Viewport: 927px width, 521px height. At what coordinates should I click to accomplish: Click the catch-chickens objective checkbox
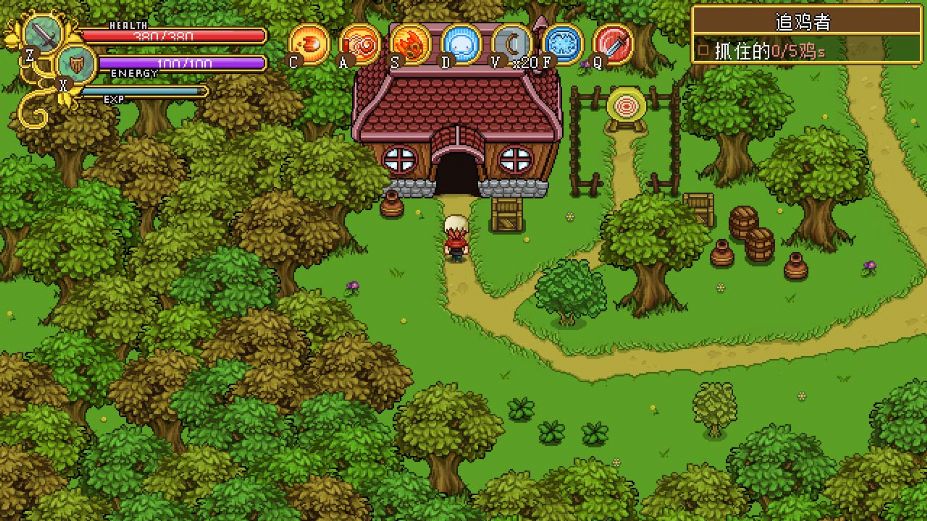point(703,48)
